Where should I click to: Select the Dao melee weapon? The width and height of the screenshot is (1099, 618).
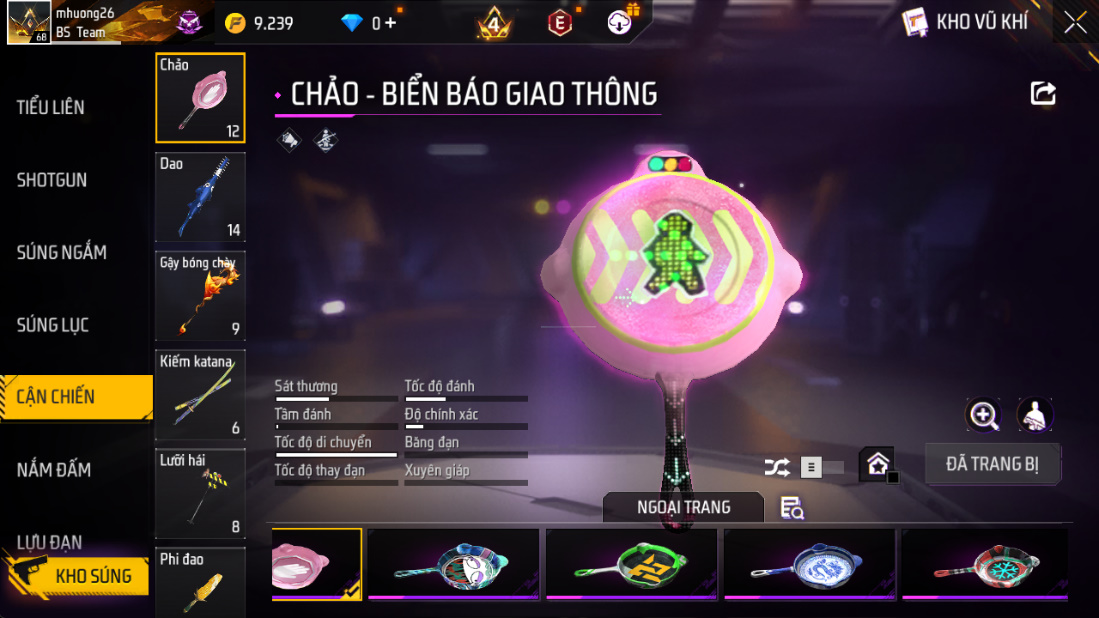tap(200, 197)
